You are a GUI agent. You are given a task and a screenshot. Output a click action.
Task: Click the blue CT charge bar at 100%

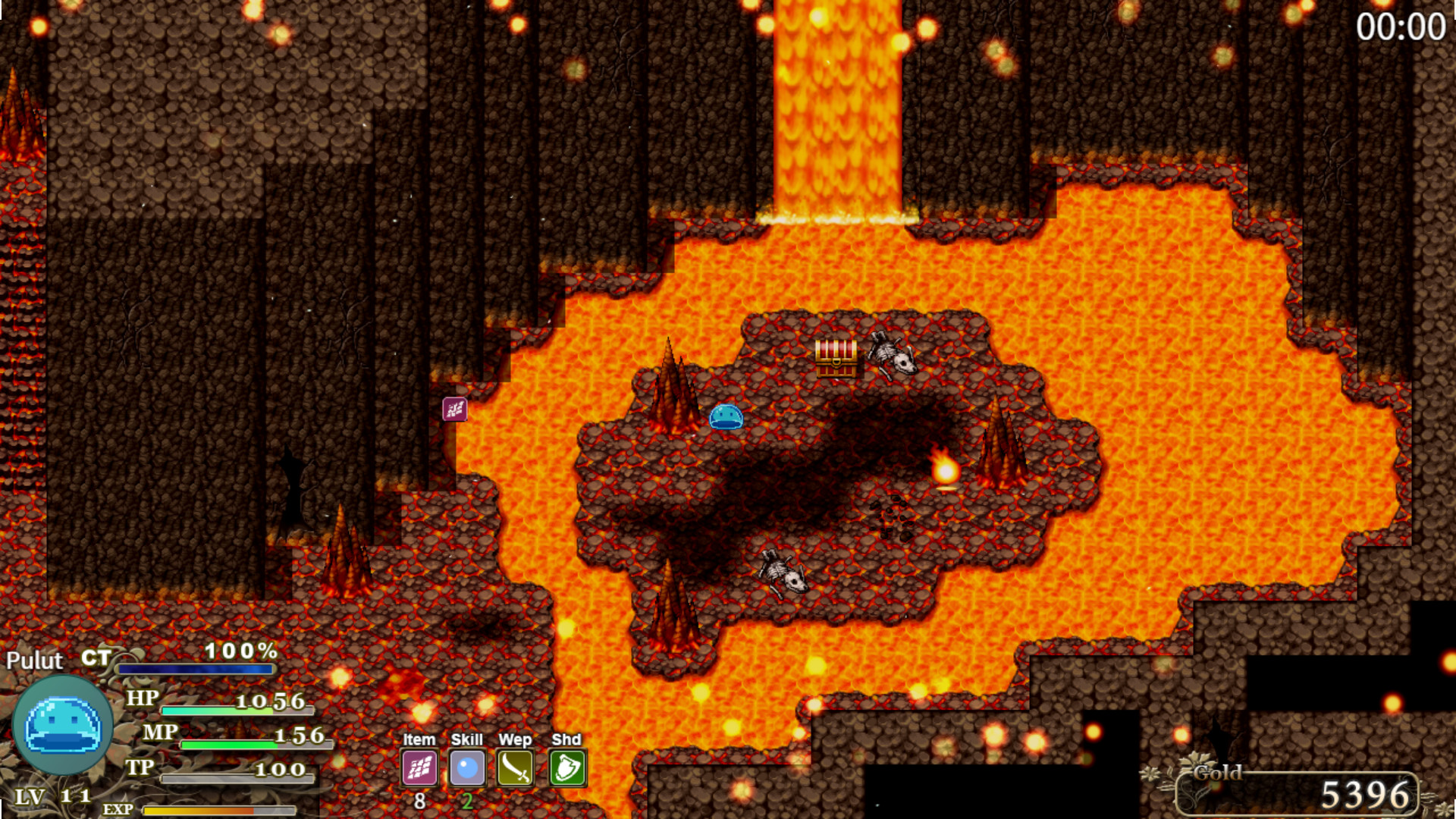click(197, 670)
